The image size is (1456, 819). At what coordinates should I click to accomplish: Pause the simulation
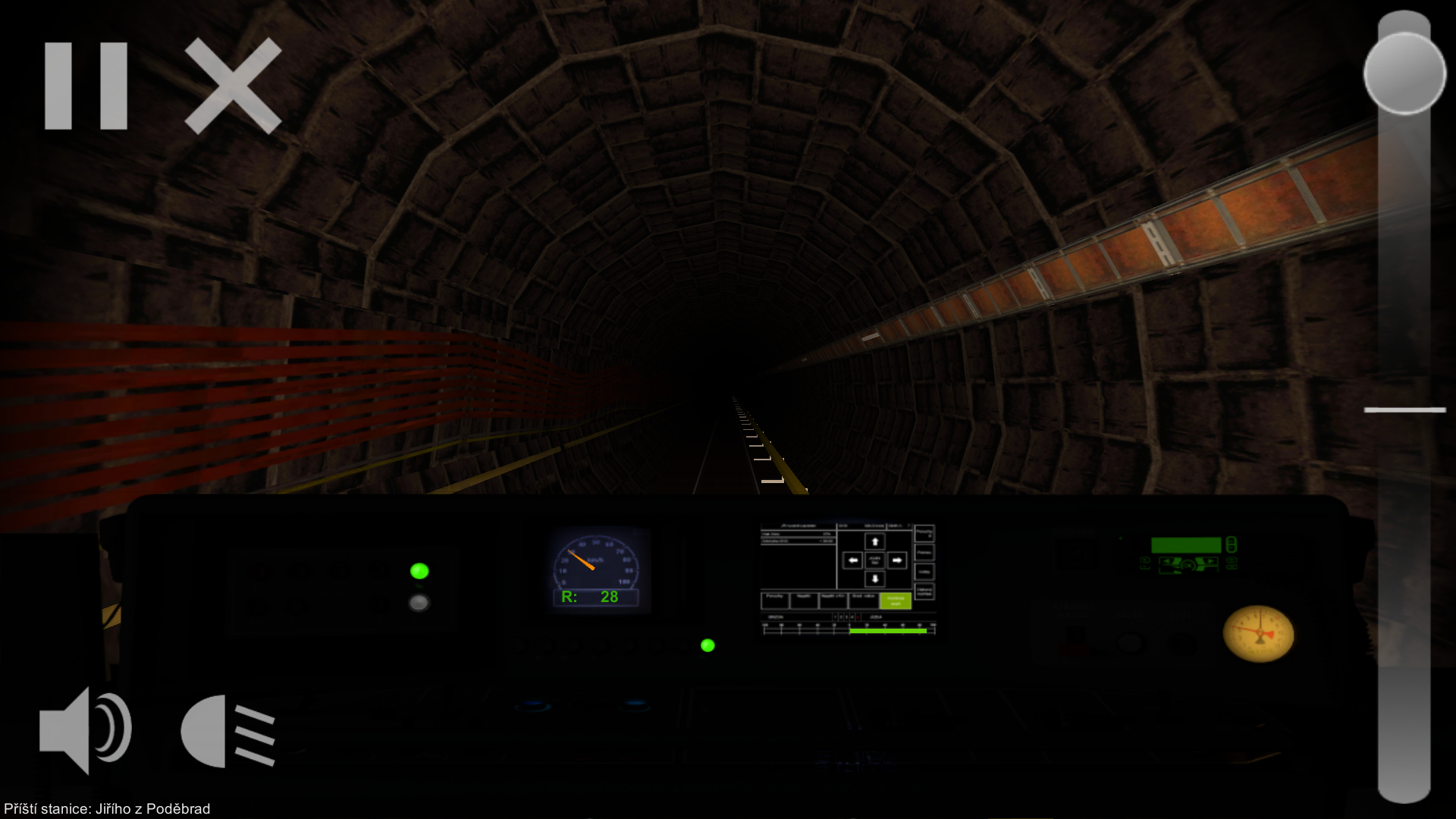coord(87,83)
